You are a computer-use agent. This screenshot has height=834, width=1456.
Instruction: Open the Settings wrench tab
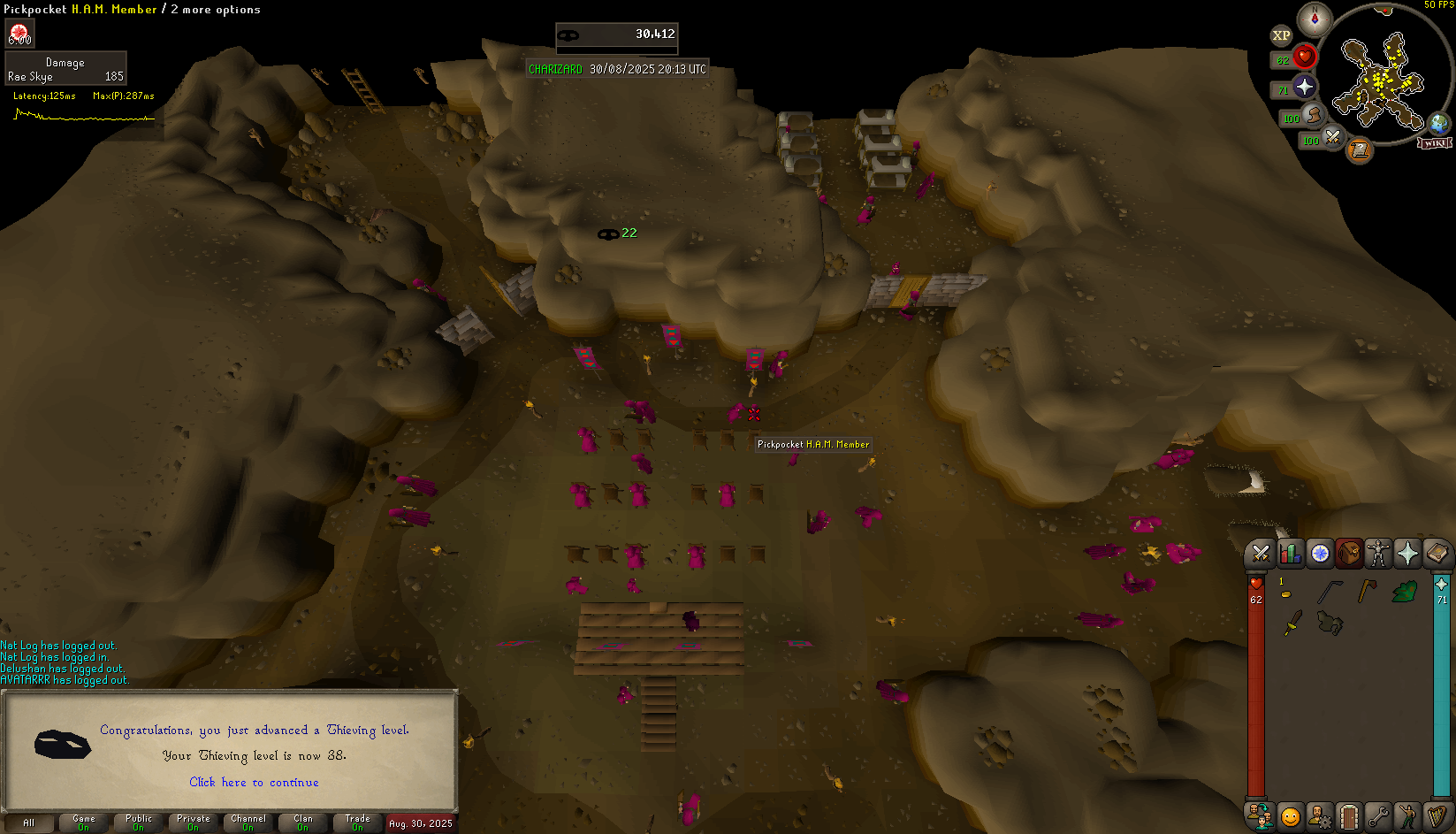coord(1378,815)
